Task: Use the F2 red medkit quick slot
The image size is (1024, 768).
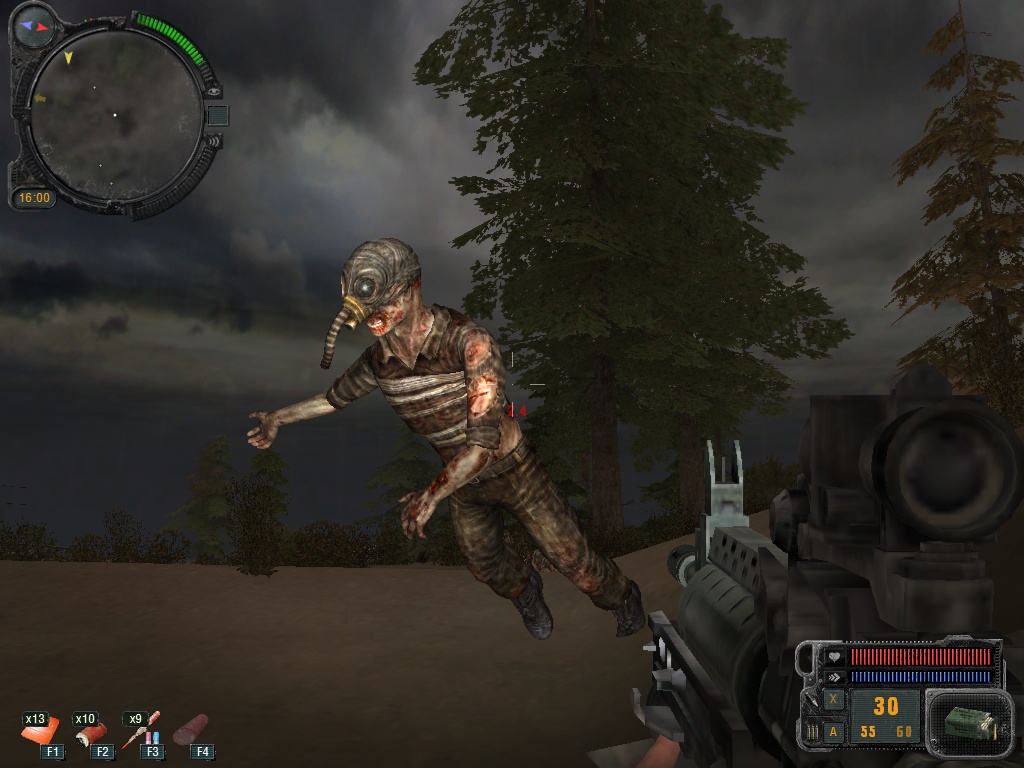Action: (91, 734)
